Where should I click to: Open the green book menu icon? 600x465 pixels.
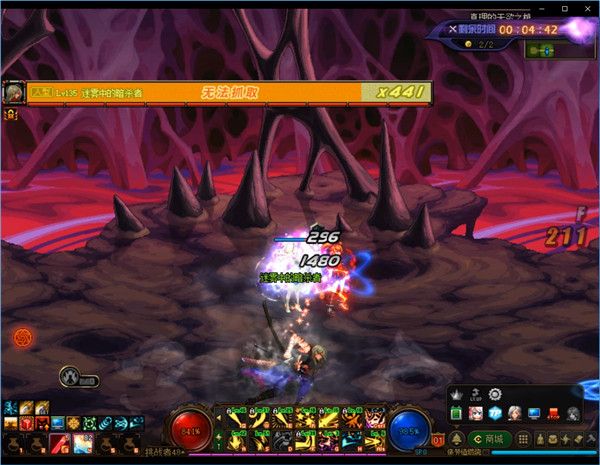458,414
